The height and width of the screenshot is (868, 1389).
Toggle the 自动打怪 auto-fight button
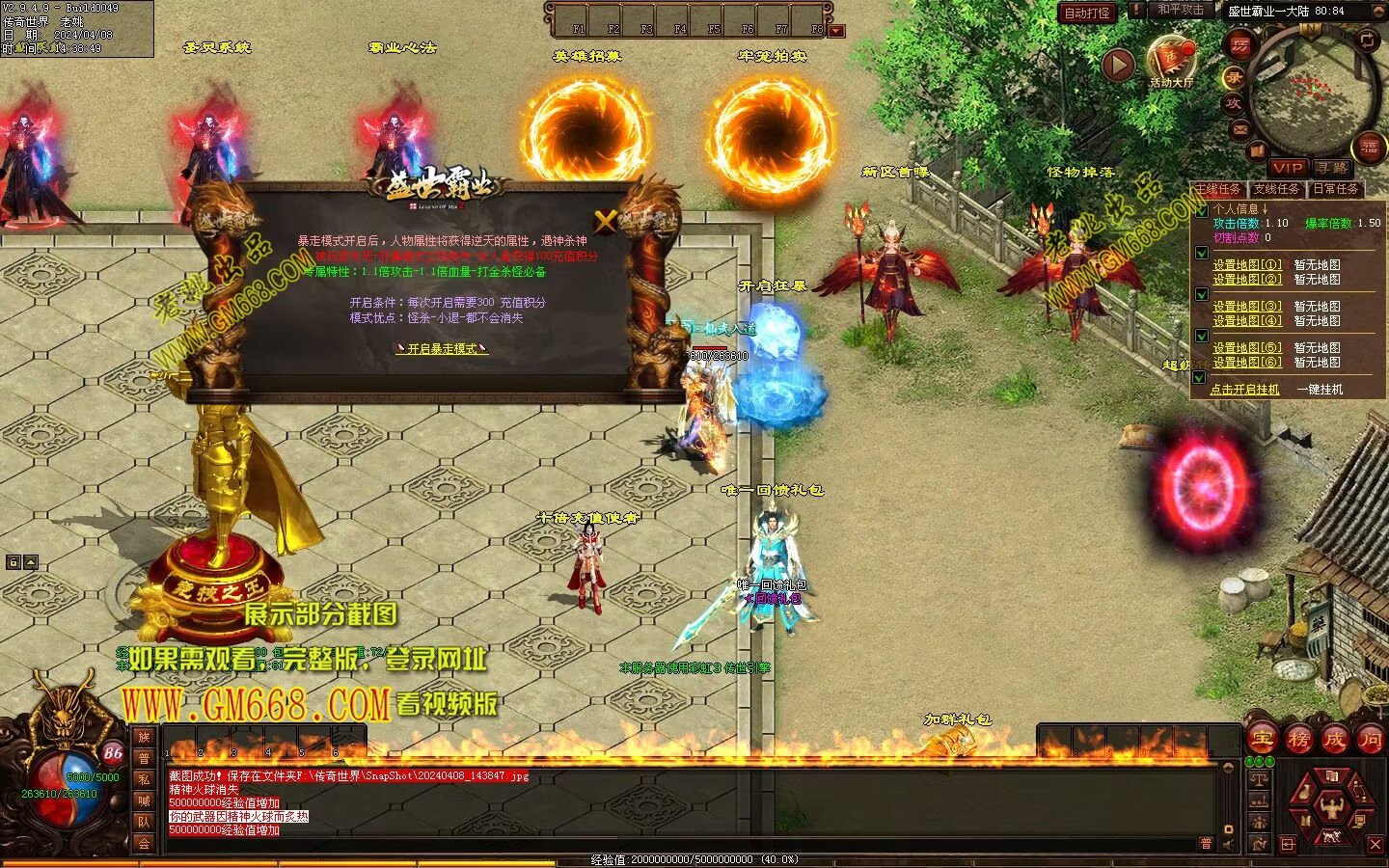point(1087,13)
